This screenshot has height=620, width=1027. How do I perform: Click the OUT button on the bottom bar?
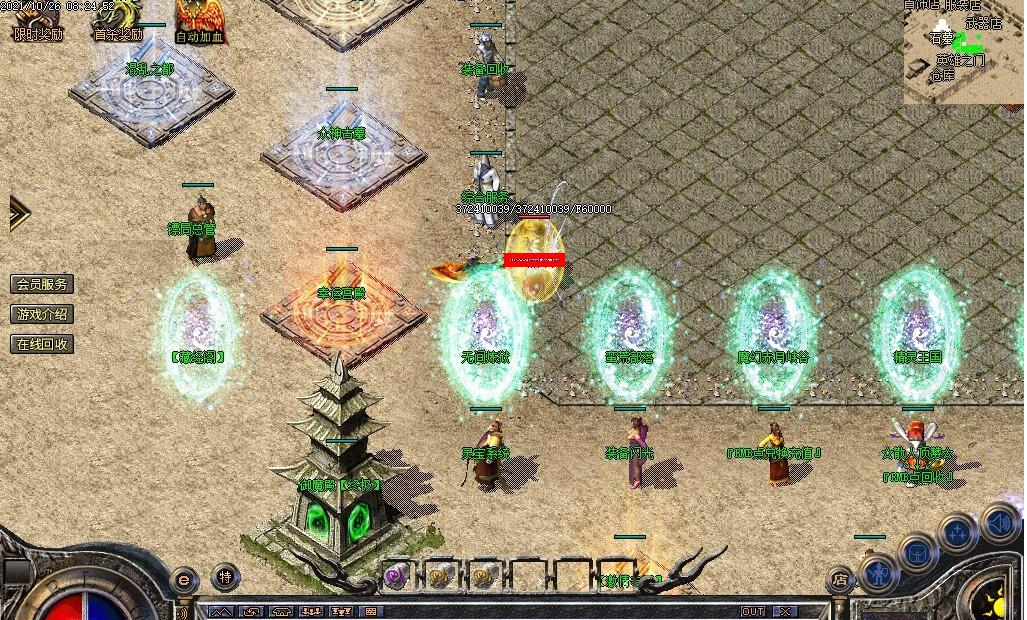[x=752, y=611]
